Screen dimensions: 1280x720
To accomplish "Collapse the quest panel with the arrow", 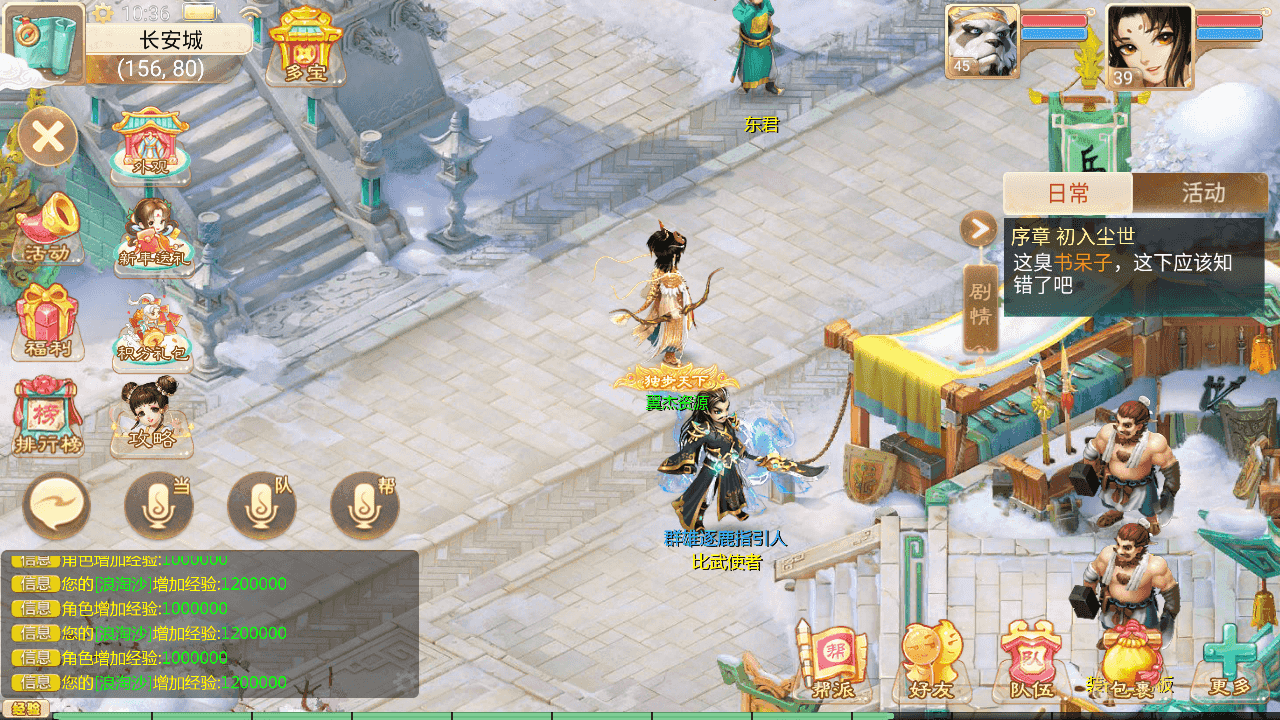I will (x=977, y=229).
